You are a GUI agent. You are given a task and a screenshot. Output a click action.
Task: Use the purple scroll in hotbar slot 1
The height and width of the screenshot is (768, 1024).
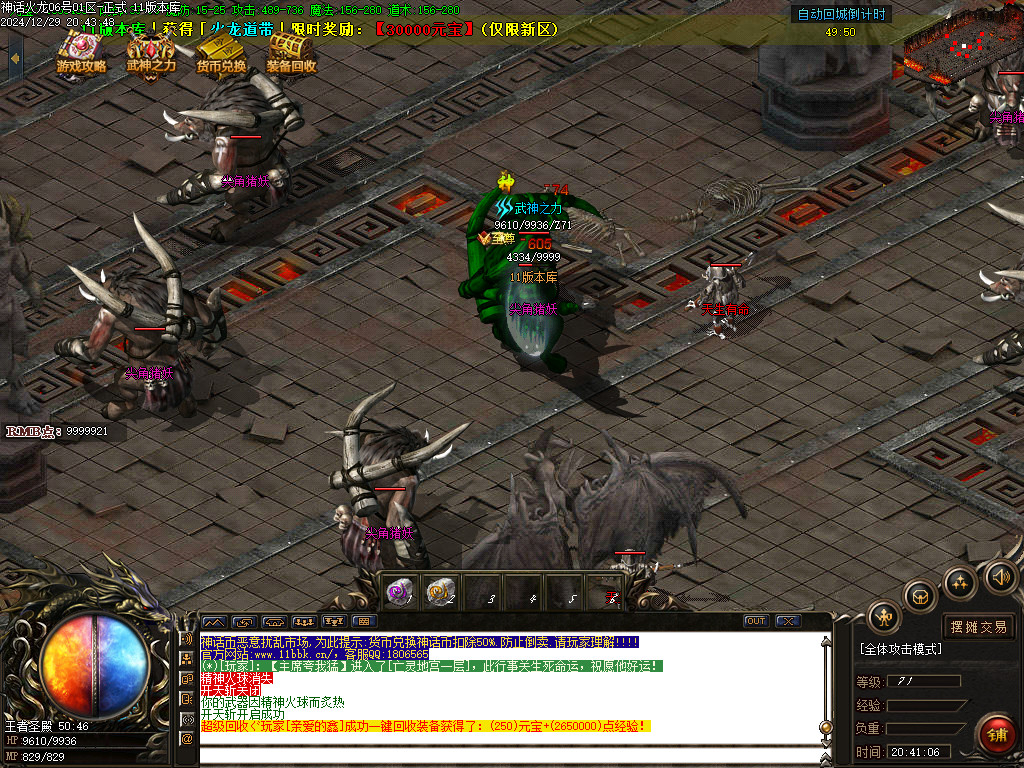[400, 592]
